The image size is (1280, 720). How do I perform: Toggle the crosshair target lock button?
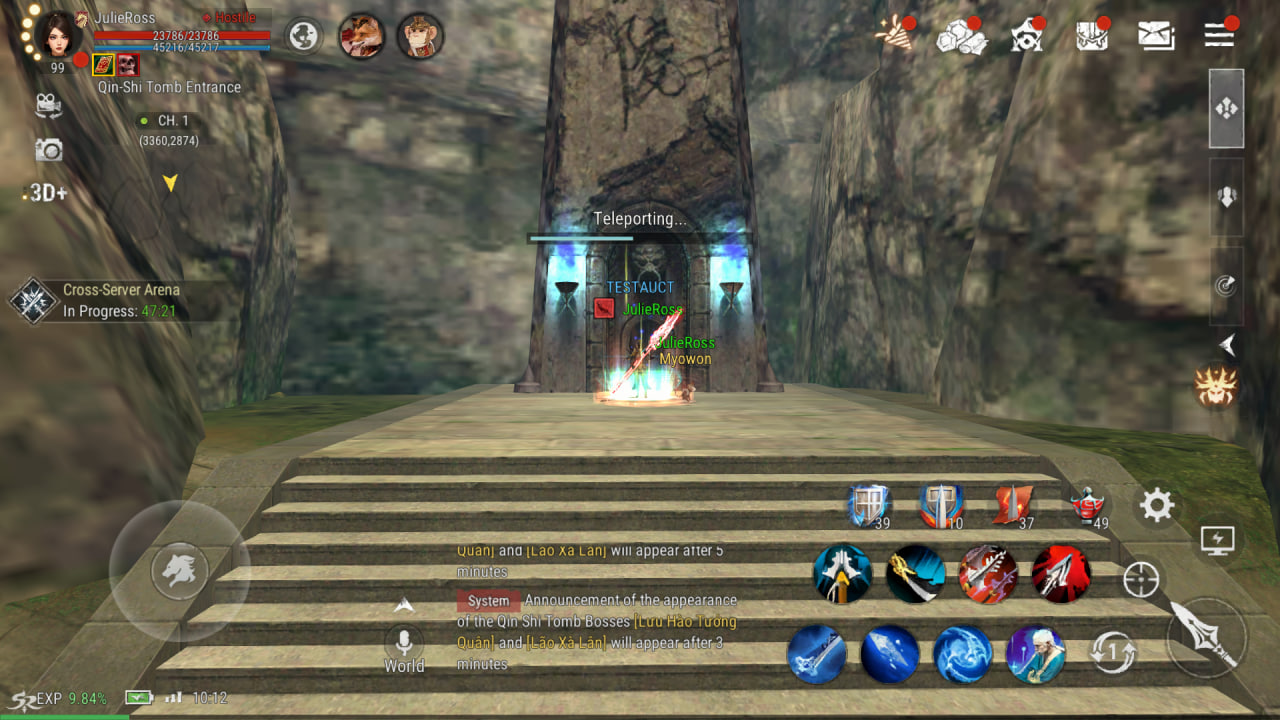pyautogui.click(x=1141, y=579)
